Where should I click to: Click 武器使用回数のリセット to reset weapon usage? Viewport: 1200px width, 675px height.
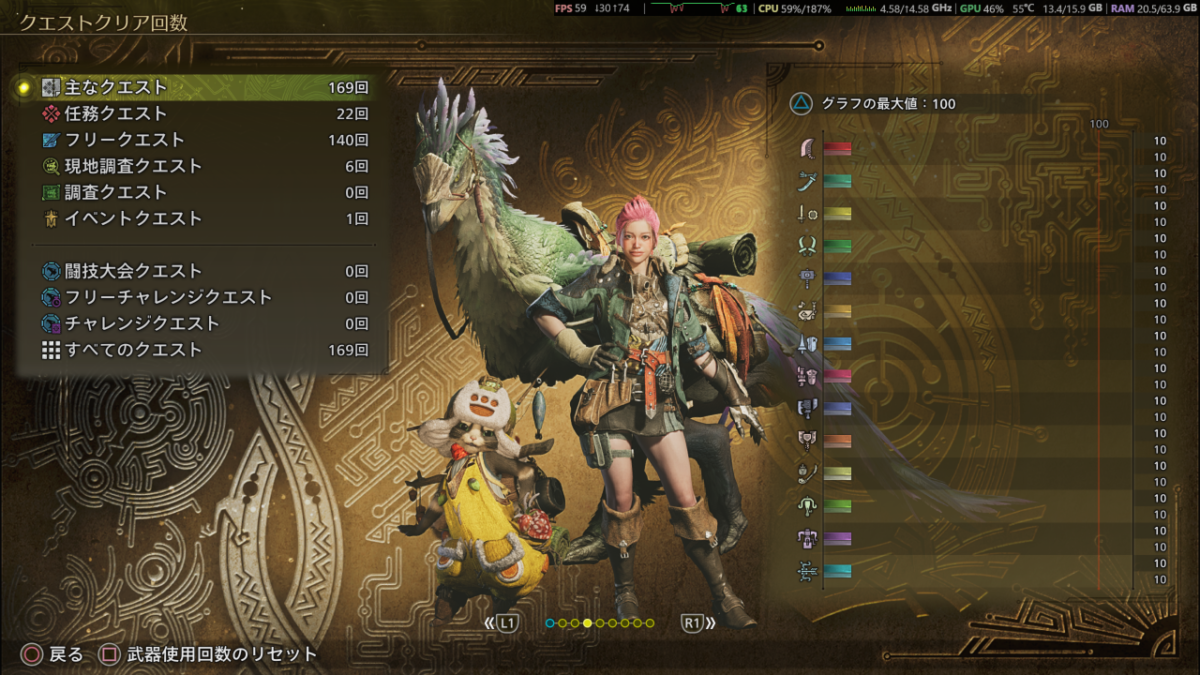click(x=210, y=655)
